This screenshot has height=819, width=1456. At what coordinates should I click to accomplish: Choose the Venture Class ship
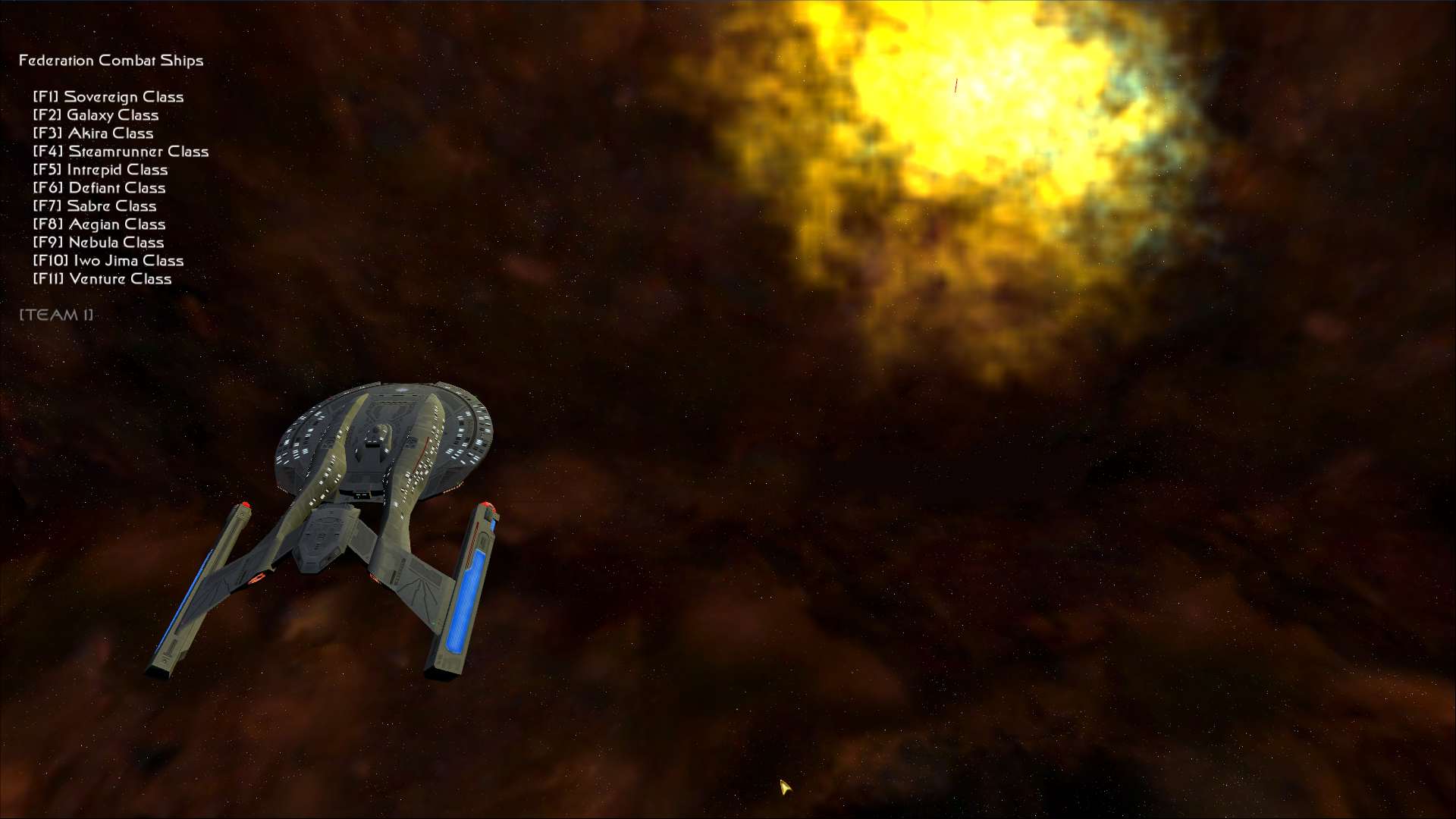tap(102, 279)
